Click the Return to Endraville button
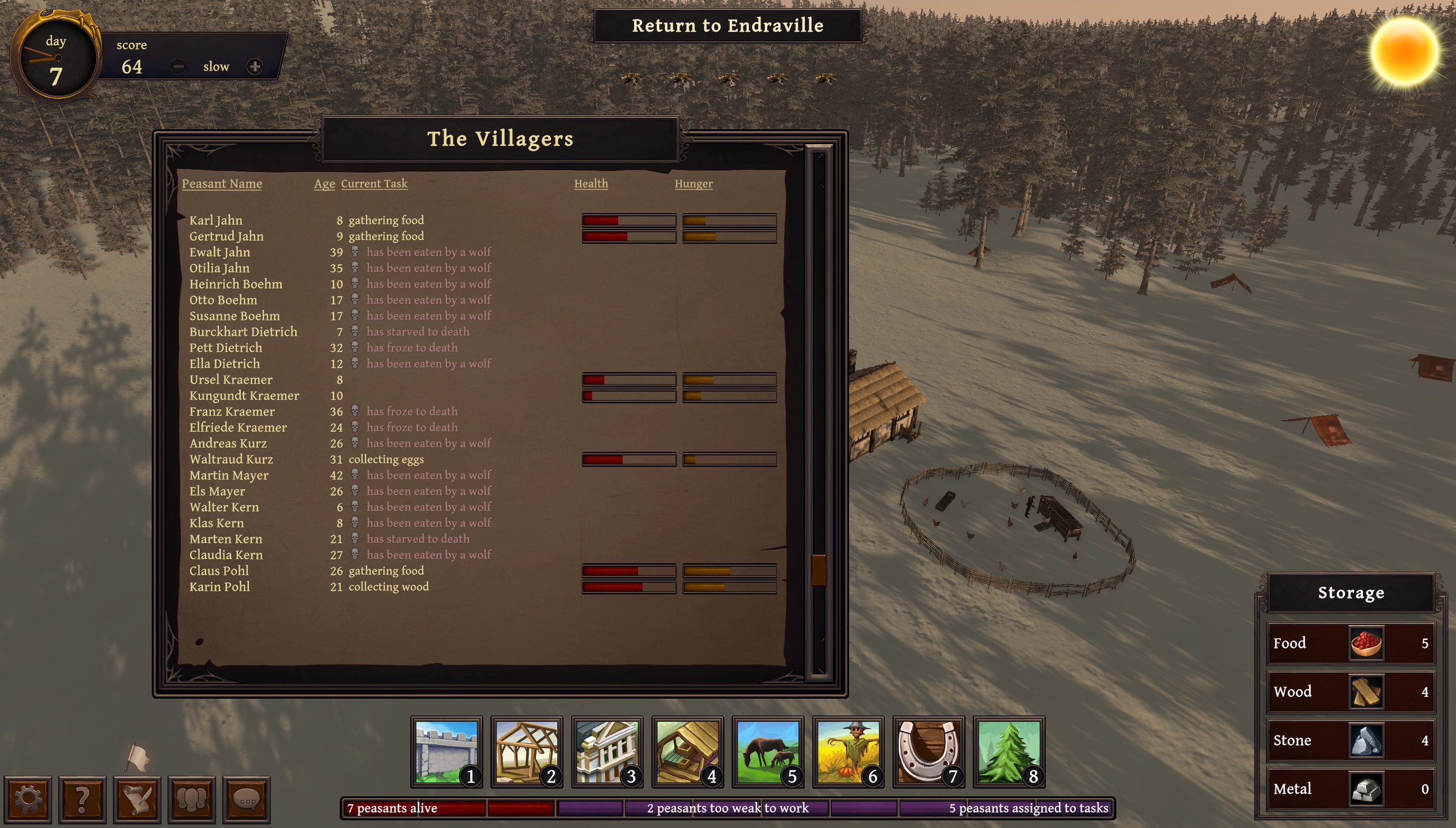This screenshot has width=1456, height=828. 727,26
